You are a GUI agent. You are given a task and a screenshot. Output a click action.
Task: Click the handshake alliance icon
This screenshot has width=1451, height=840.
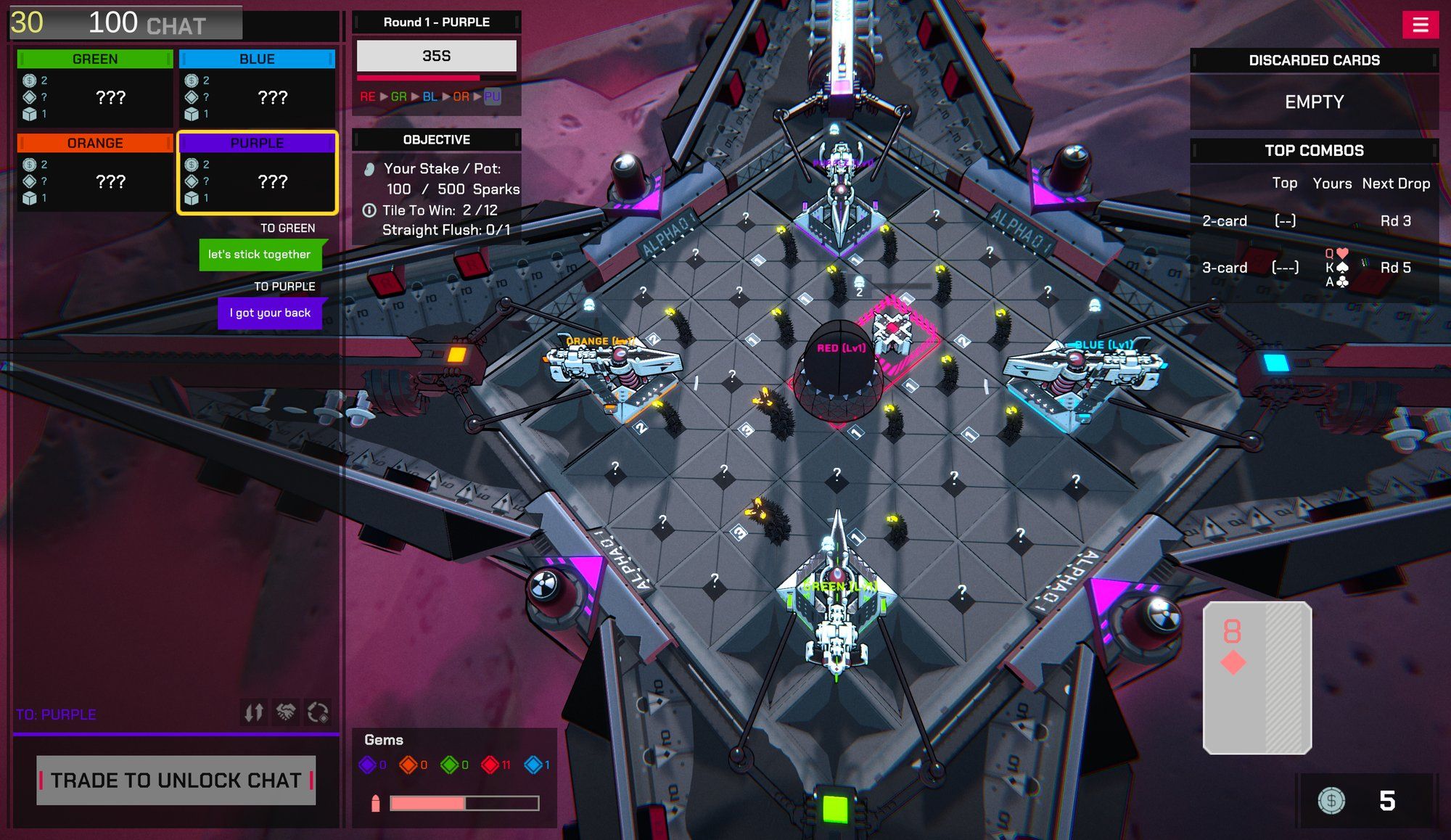[286, 713]
